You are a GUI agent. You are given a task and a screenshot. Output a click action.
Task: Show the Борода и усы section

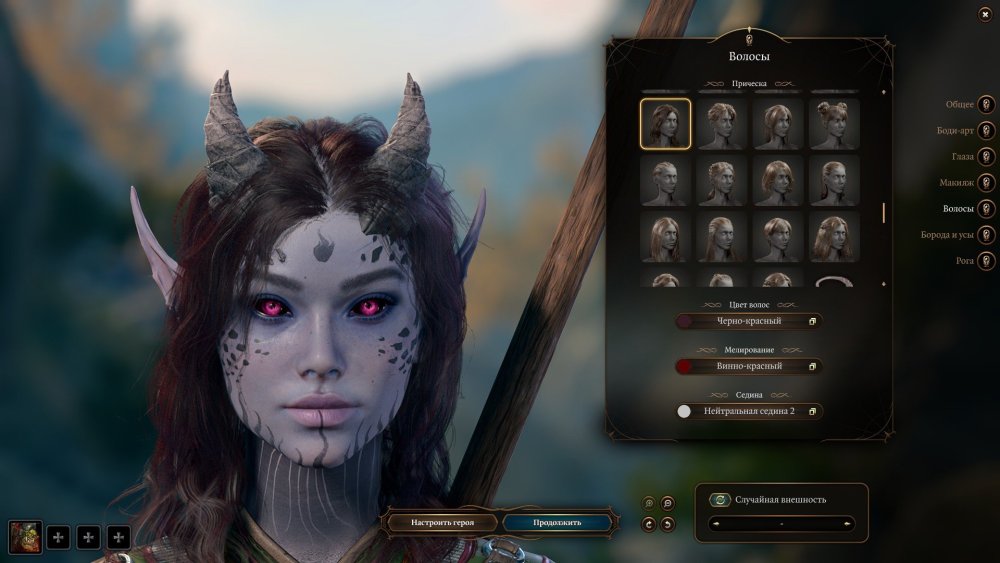tap(986, 235)
